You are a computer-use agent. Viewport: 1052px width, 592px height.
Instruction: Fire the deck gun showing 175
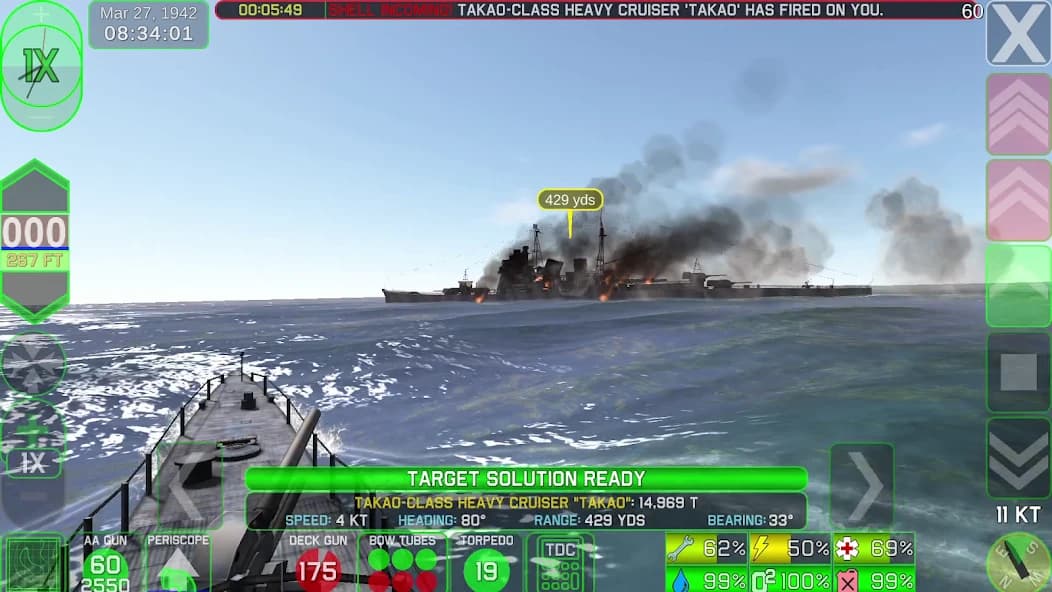318,568
